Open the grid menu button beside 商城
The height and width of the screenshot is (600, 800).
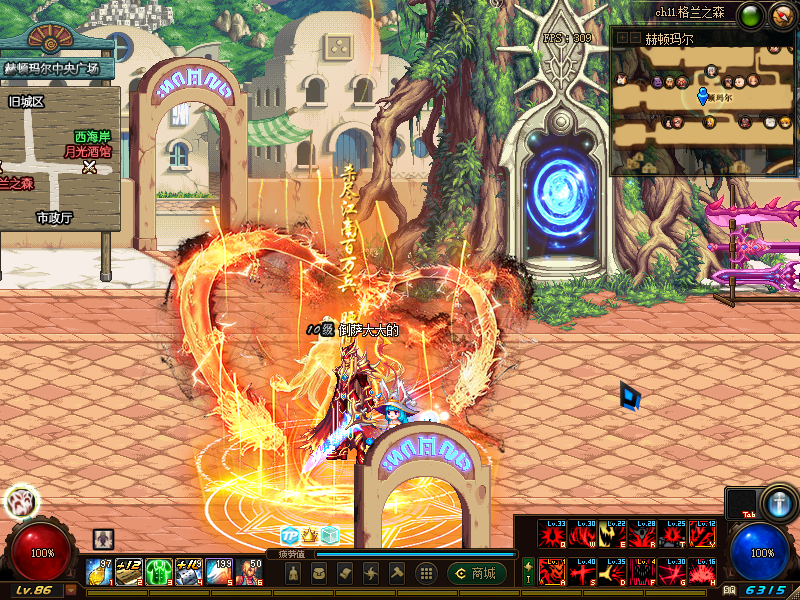tap(427, 573)
